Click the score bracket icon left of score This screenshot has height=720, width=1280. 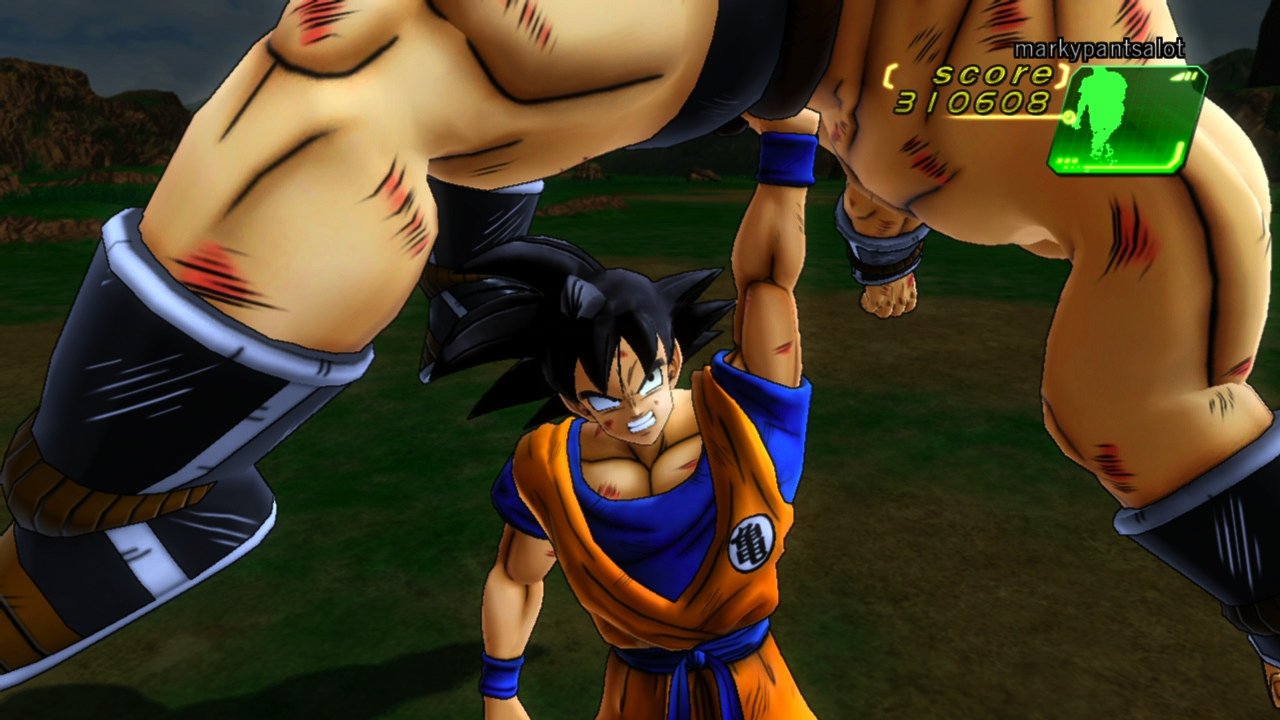(x=889, y=76)
